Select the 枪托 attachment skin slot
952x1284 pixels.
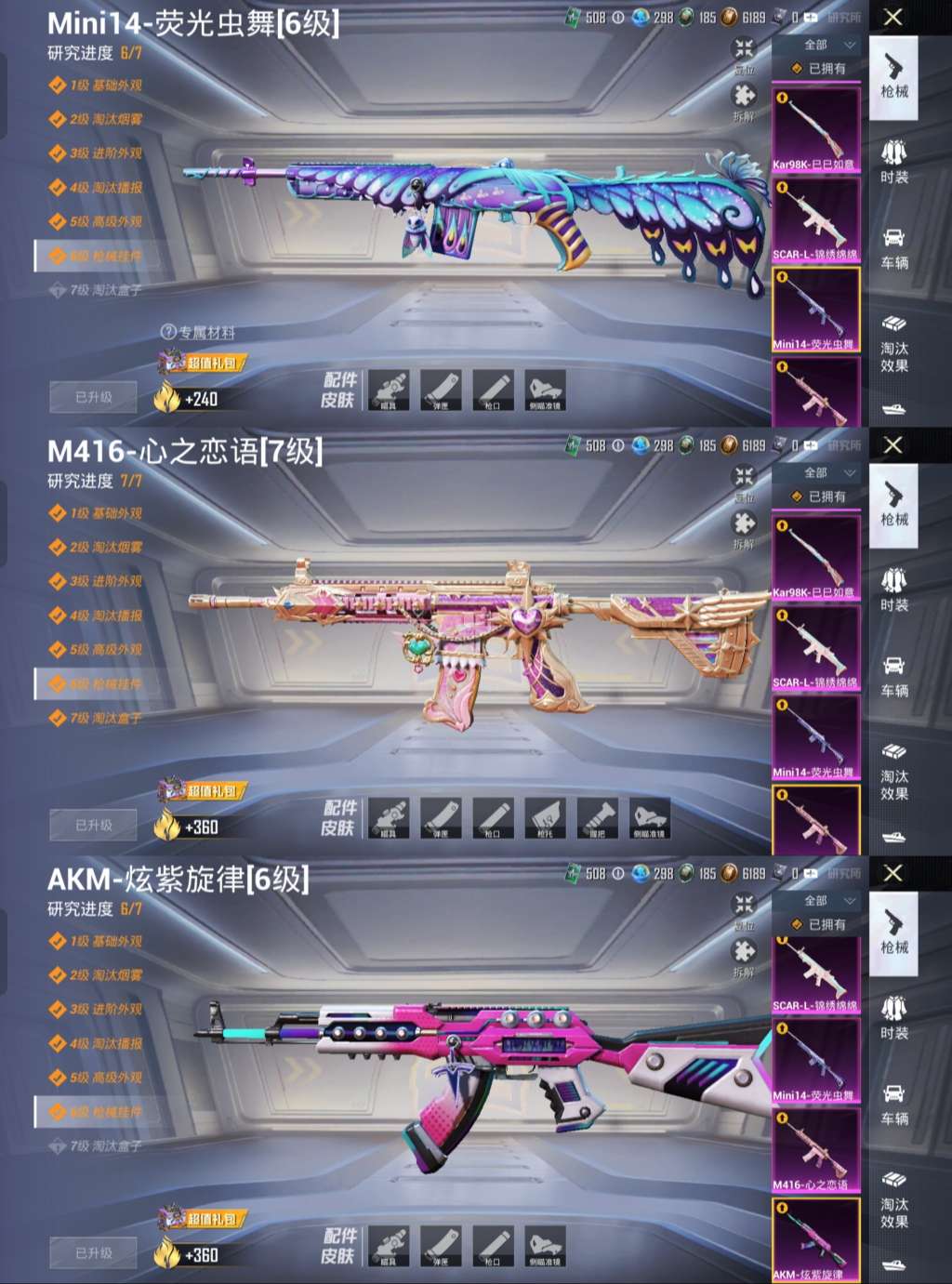(x=545, y=818)
